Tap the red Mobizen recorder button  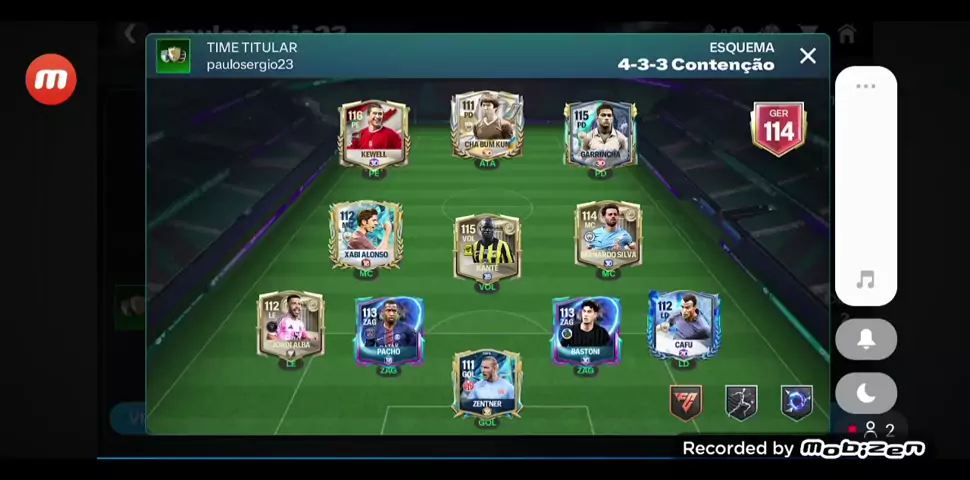tap(51, 80)
